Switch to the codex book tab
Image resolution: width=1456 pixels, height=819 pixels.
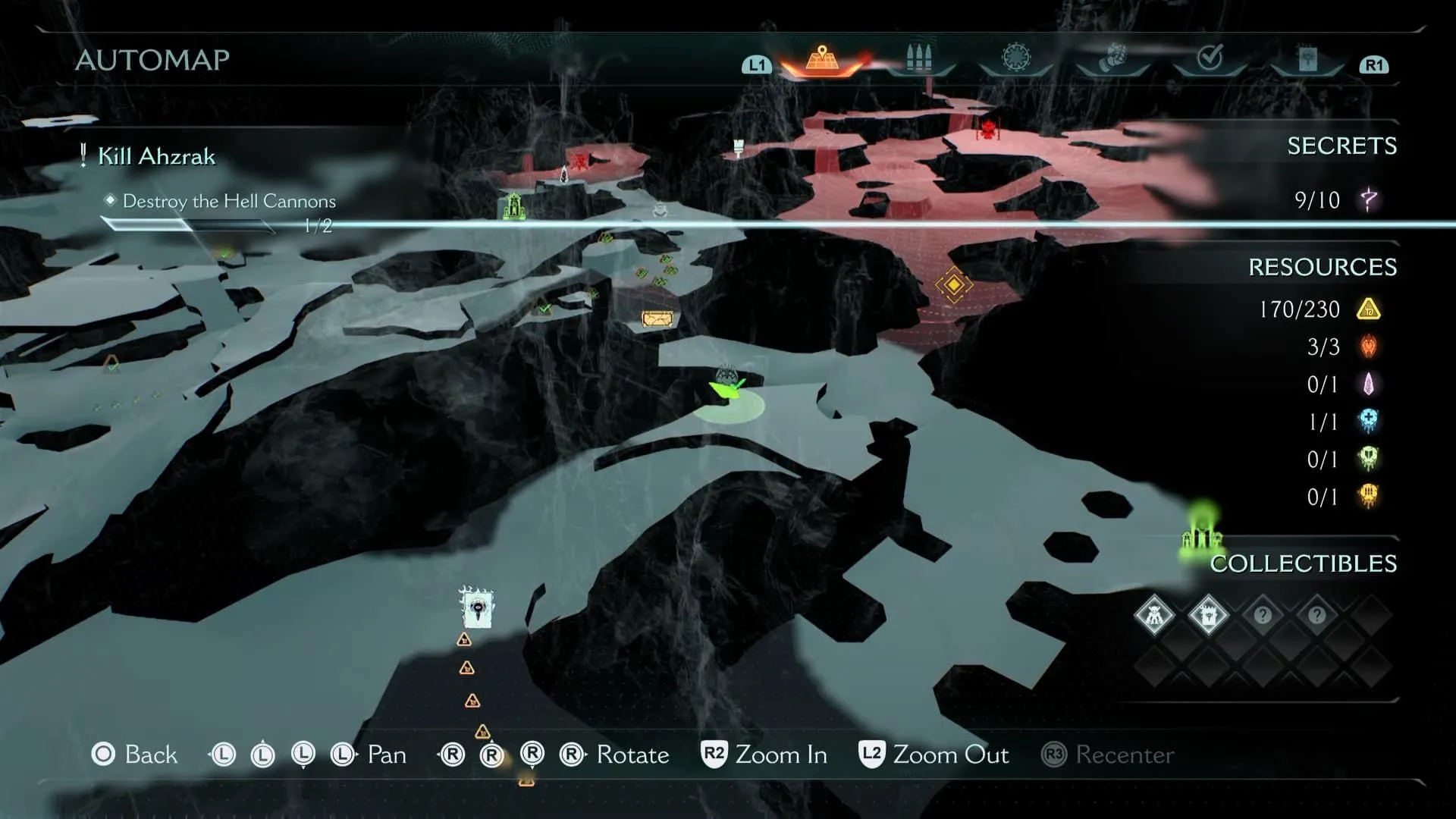pyautogui.click(x=1307, y=59)
